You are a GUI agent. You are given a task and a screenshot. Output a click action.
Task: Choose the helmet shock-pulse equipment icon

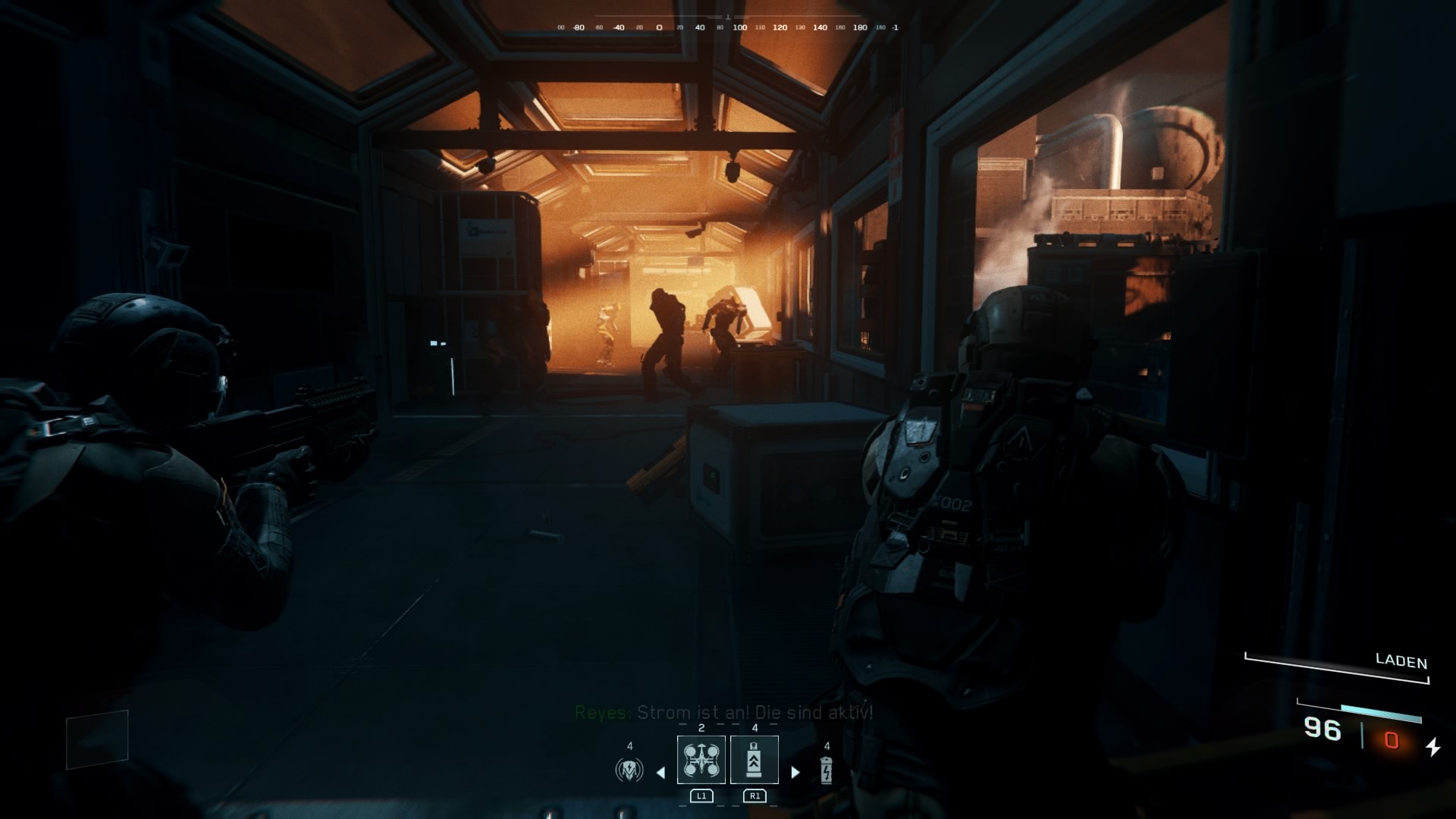(629, 770)
